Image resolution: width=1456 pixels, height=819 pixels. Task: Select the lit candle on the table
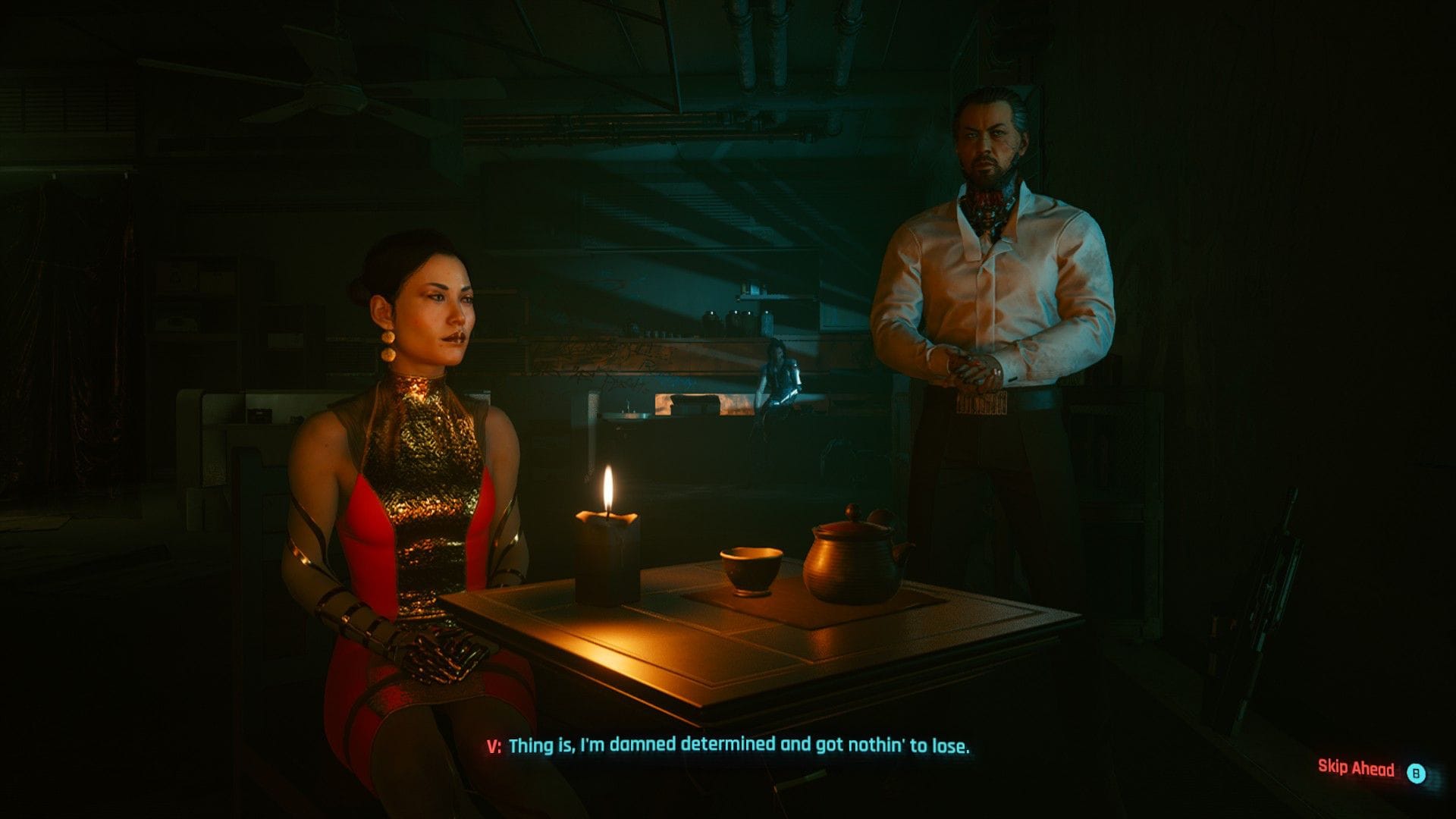point(607,546)
